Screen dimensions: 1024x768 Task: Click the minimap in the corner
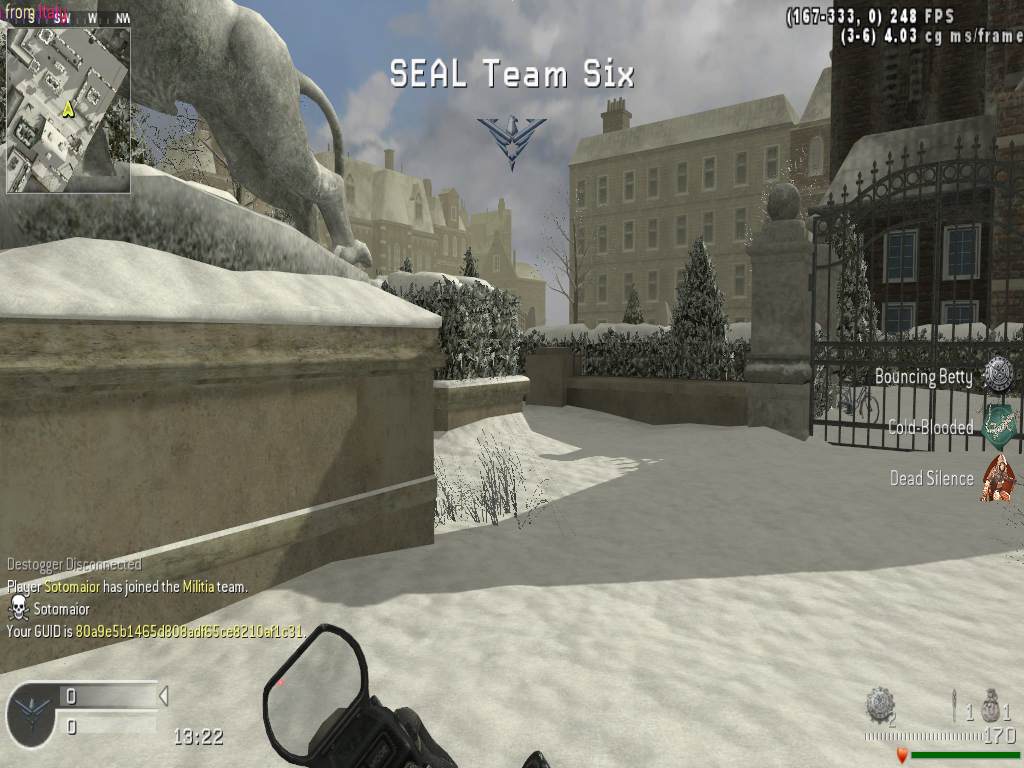[68, 109]
